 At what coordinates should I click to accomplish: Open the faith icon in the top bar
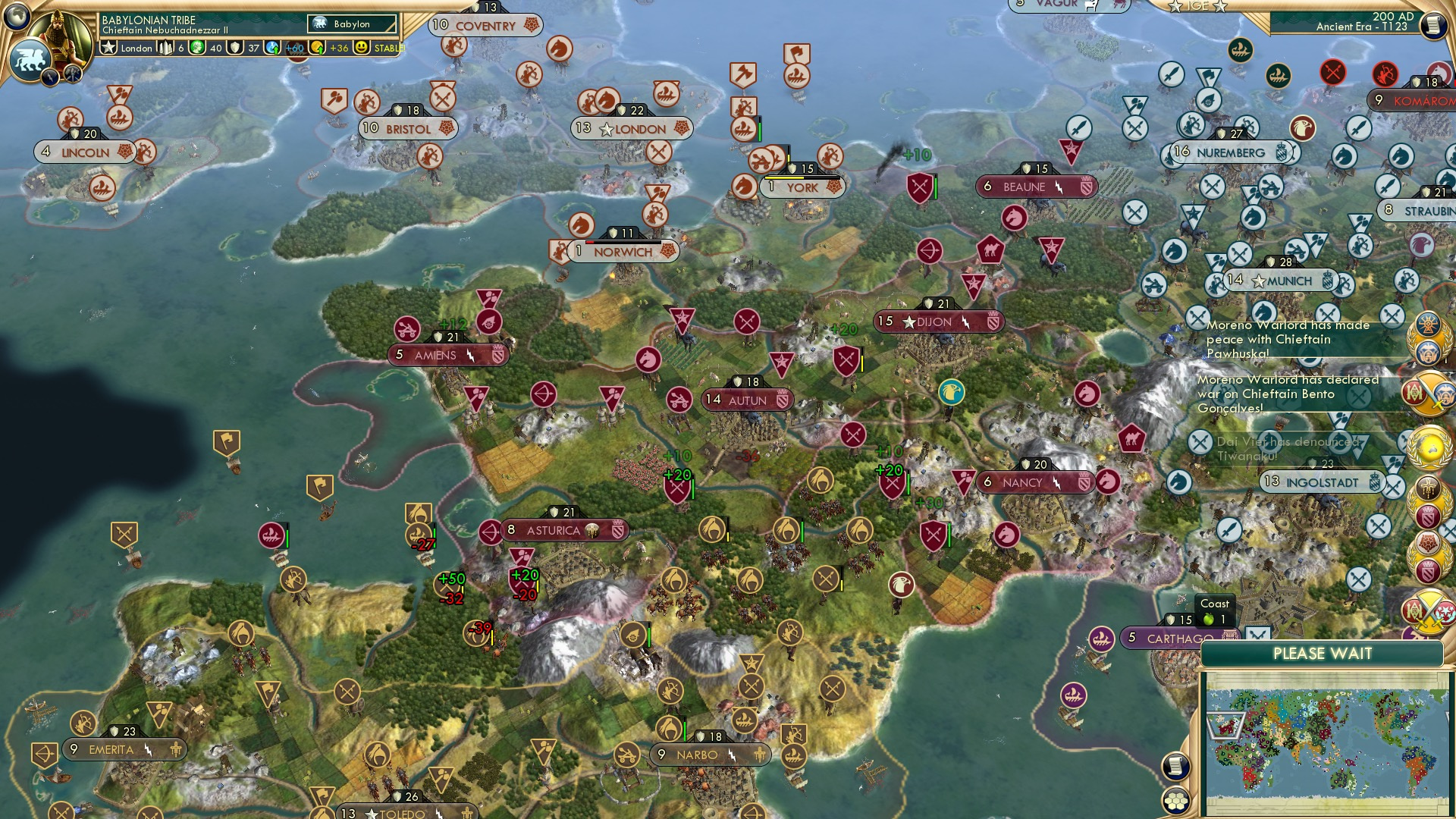[x=236, y=47]
